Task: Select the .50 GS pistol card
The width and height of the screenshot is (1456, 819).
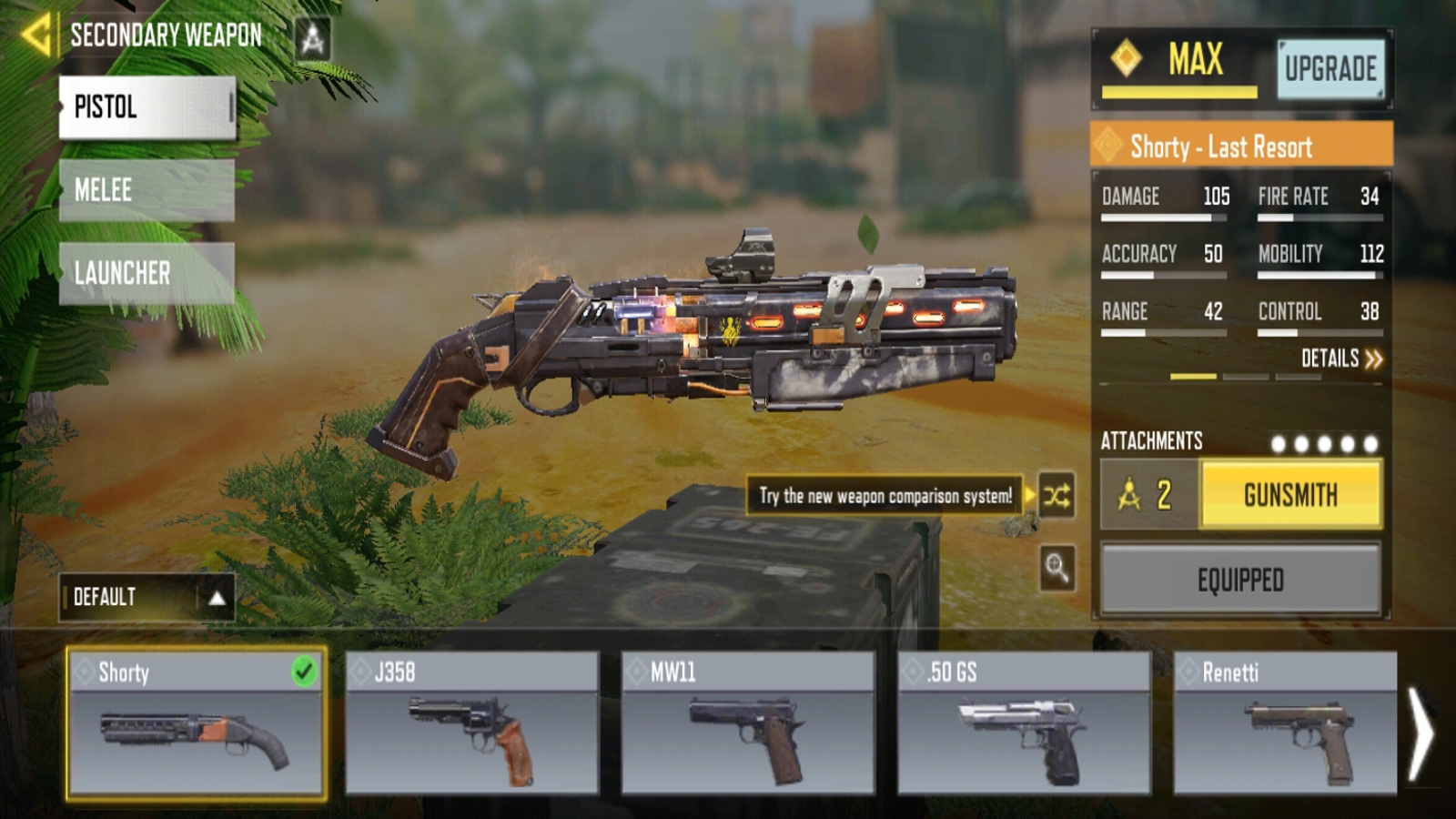Action: tap(1024, 723)
